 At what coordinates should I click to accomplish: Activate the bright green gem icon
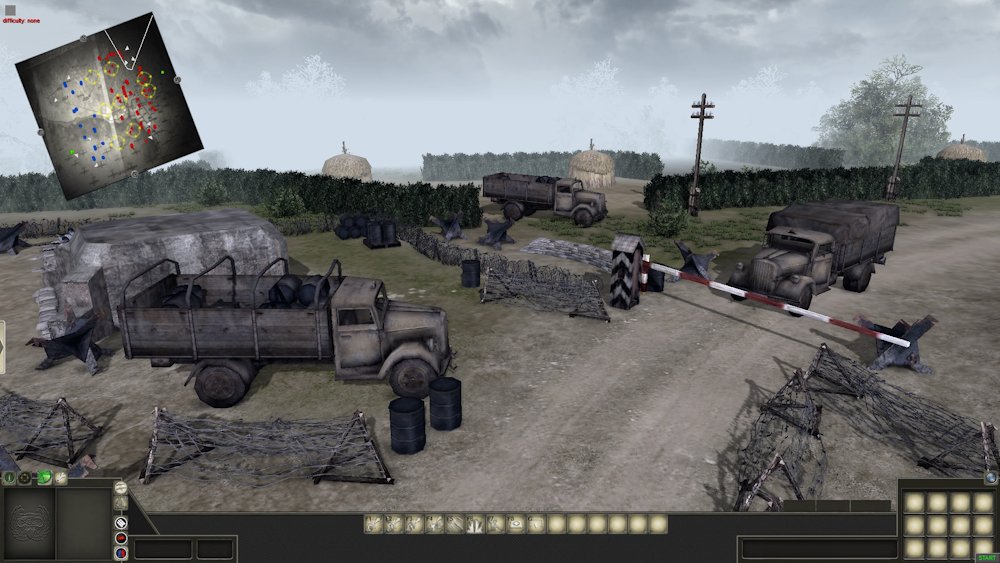click(x=45, y=479)
